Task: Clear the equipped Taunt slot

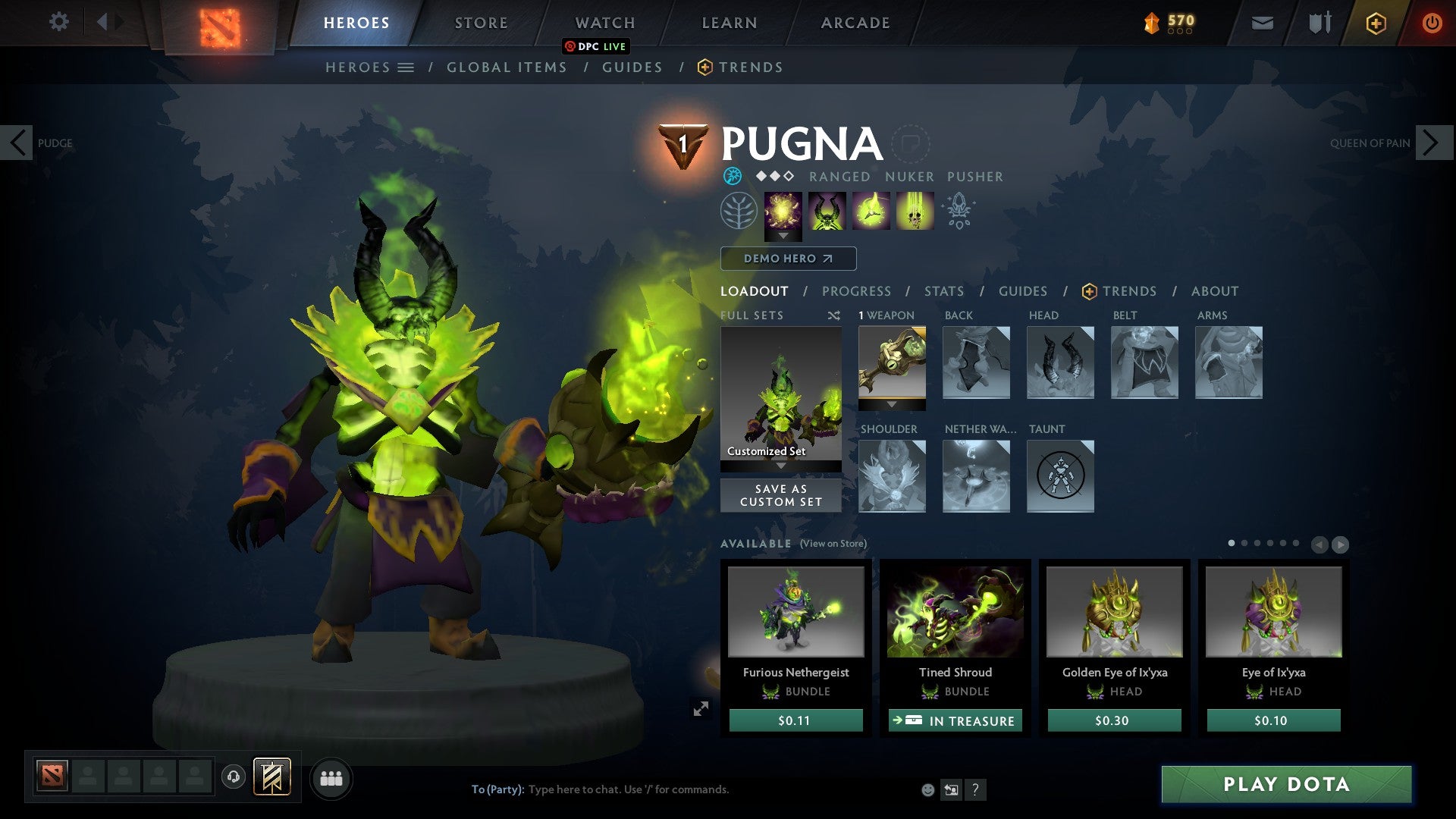Action: [1060, 476]
